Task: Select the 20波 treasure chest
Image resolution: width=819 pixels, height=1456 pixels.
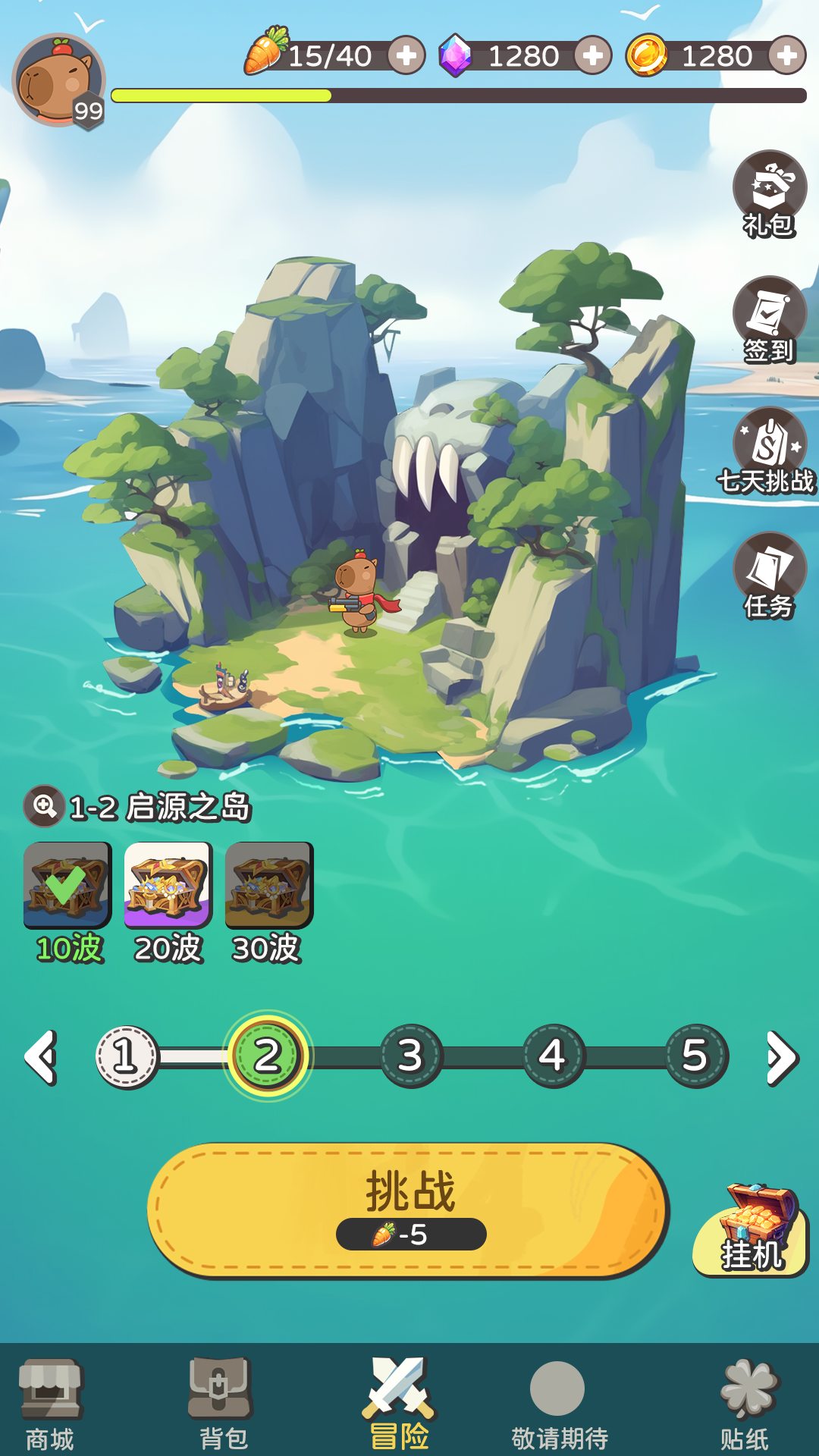Action: tap(168, 885)
